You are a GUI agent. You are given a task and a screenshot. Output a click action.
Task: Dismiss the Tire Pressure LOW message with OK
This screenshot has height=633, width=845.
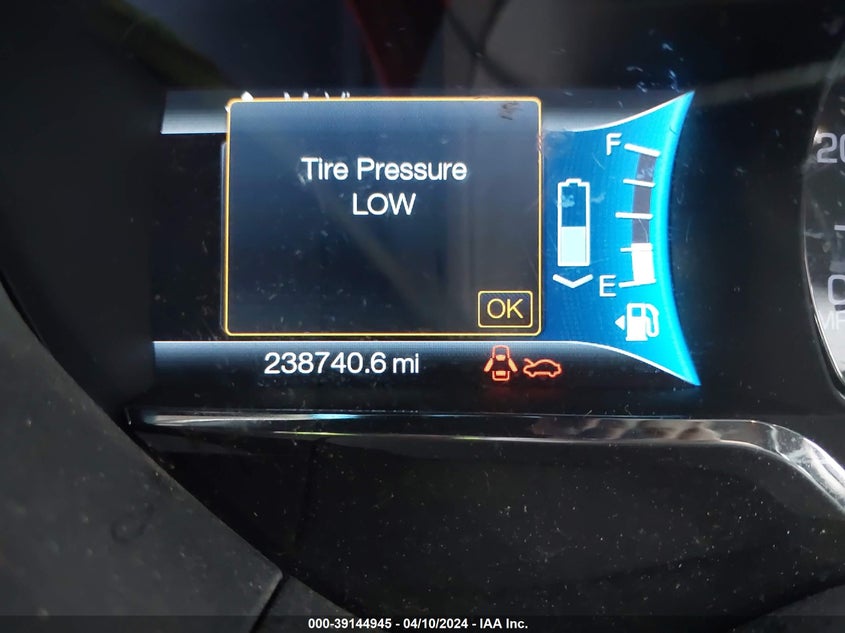point(504,309)
